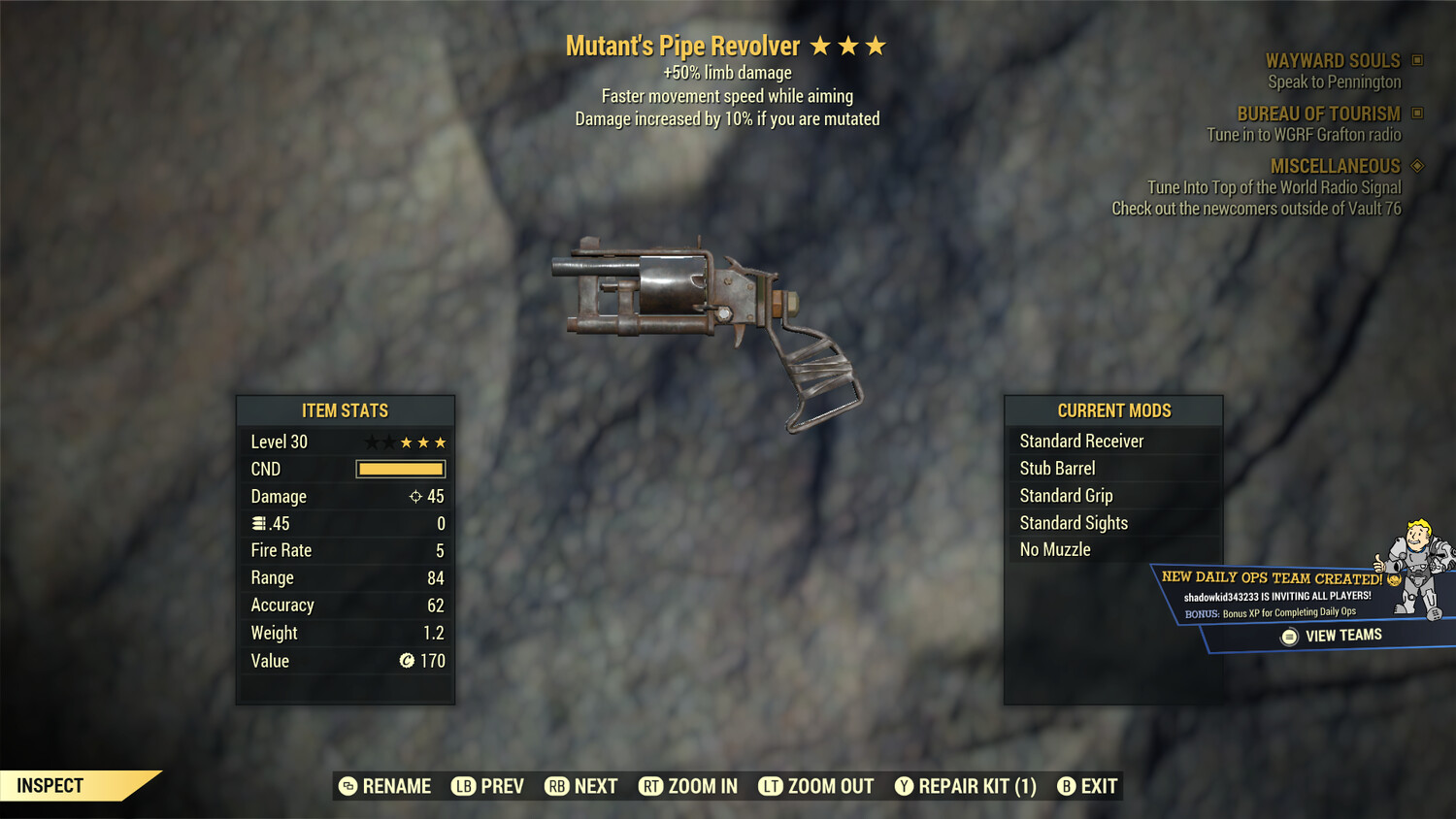Click the circled speech icon beside VIEW TEAMS
1456x819 pixels.
[1287, 635]
